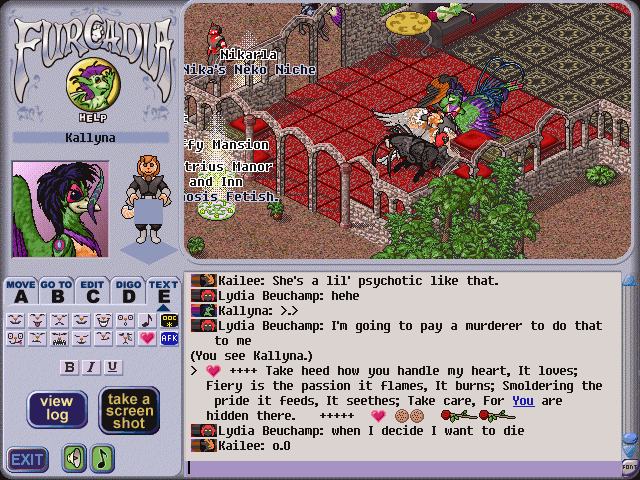Image resolution: width=640 pixels, height=480 pixels.
Task: Switch to the MOVE A tab
Action: [21, 291]
